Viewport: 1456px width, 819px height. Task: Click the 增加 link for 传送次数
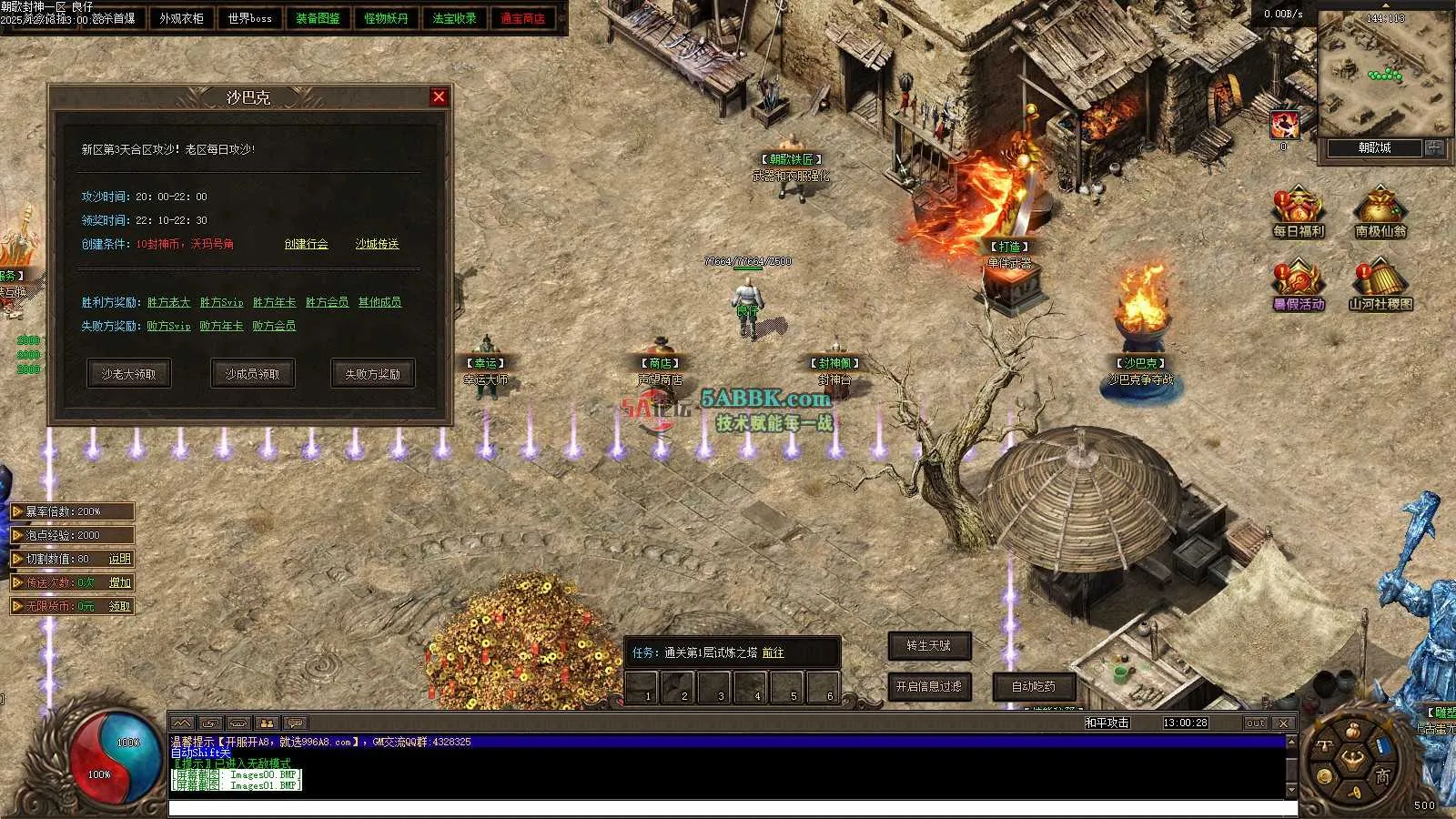pyautogui.click(x=119, y=582)
